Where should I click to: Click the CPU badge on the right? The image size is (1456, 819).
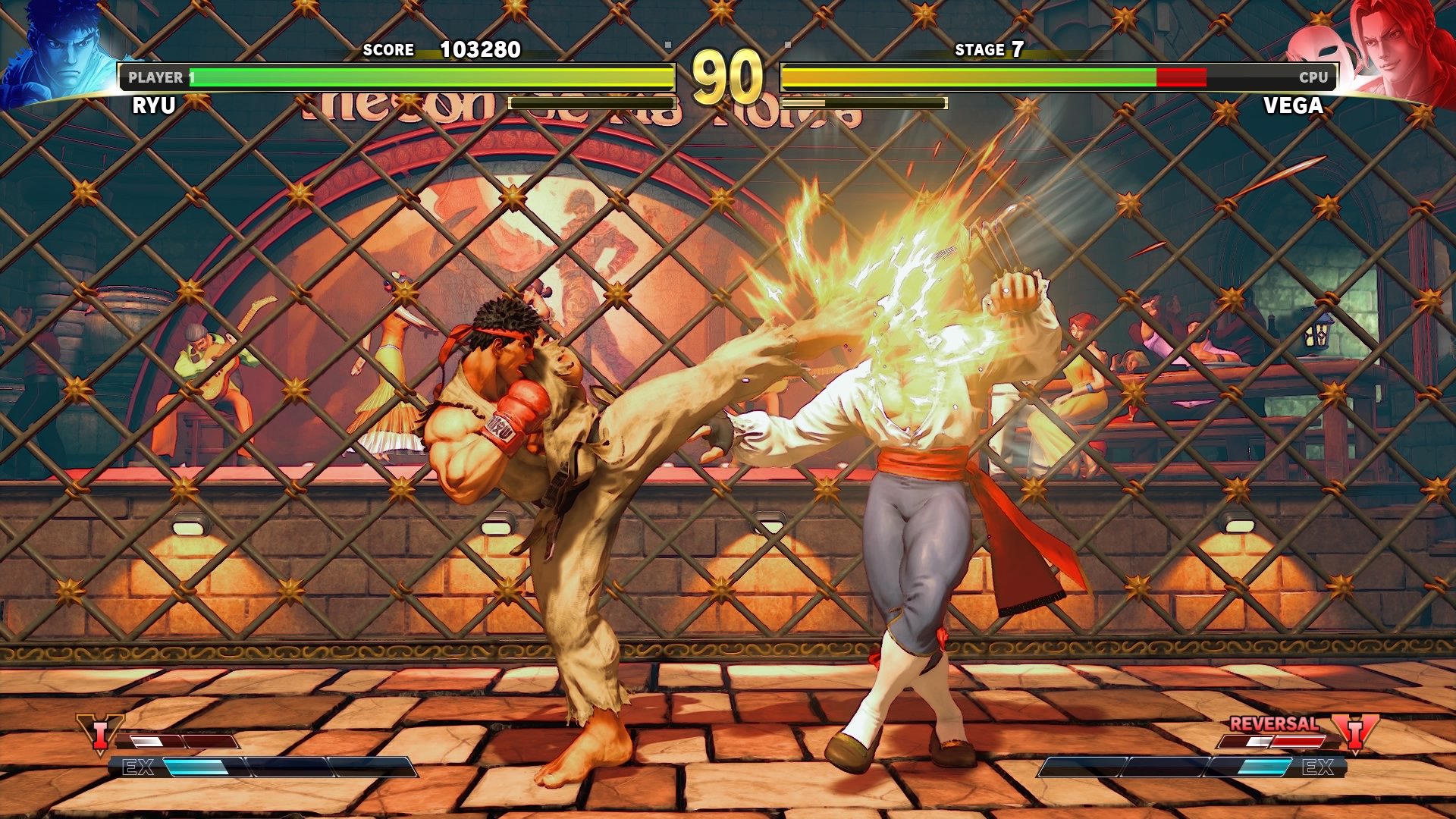pos(1313,77)
